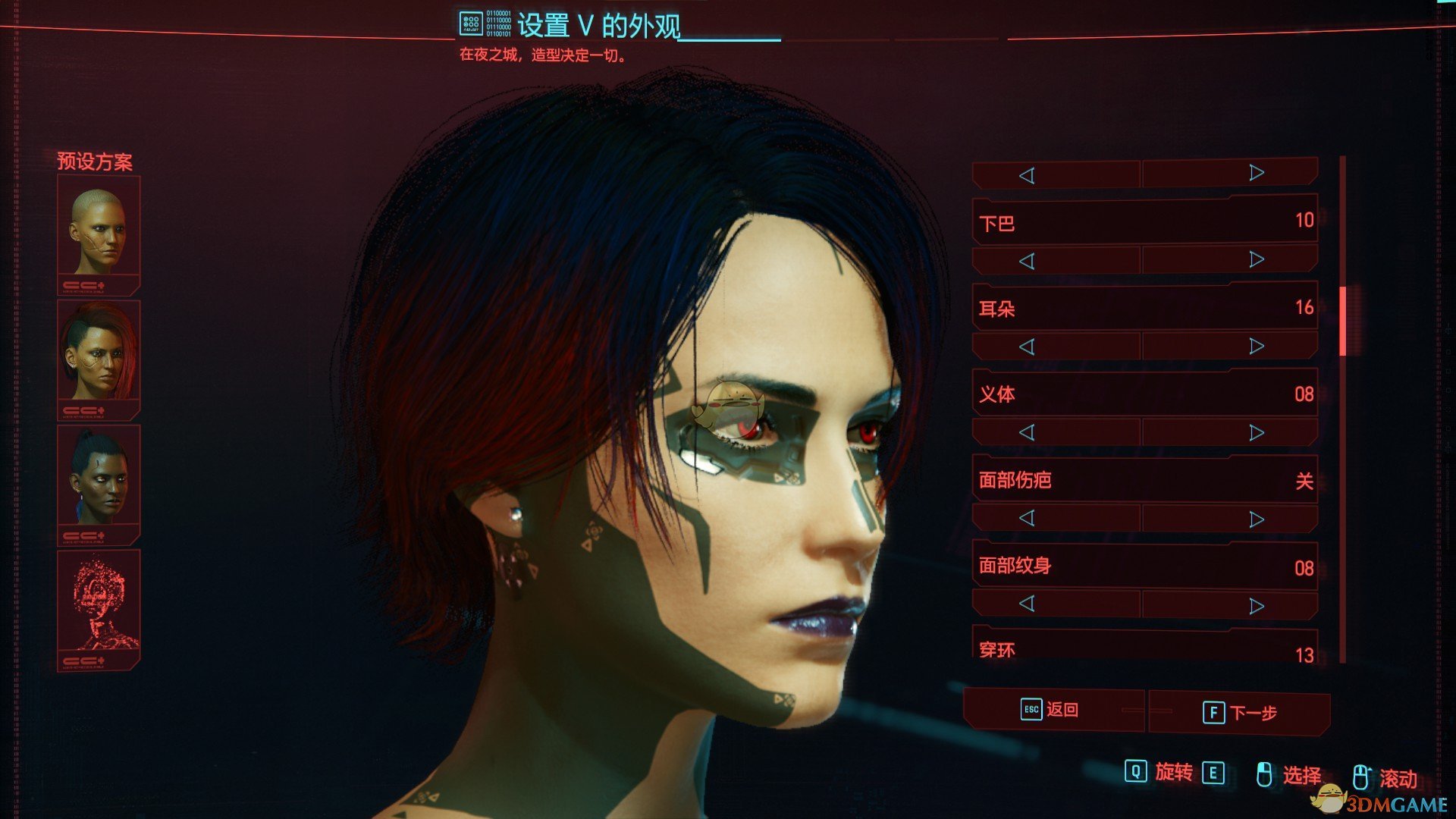The width and height of the screenshot is (1456, 819).
Task: Choose next 义体 (cyberware) style
Action: (x=1256, y=432)
